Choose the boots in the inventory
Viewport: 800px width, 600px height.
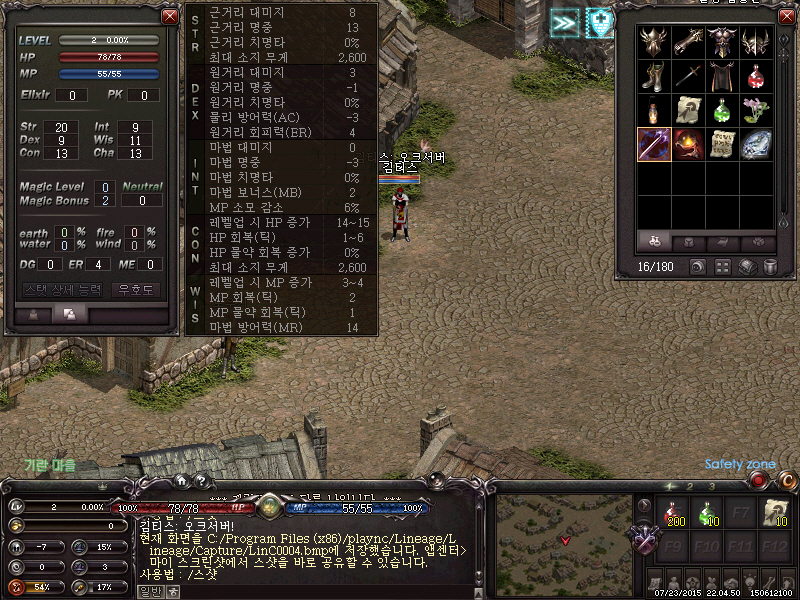pos(654,76)
